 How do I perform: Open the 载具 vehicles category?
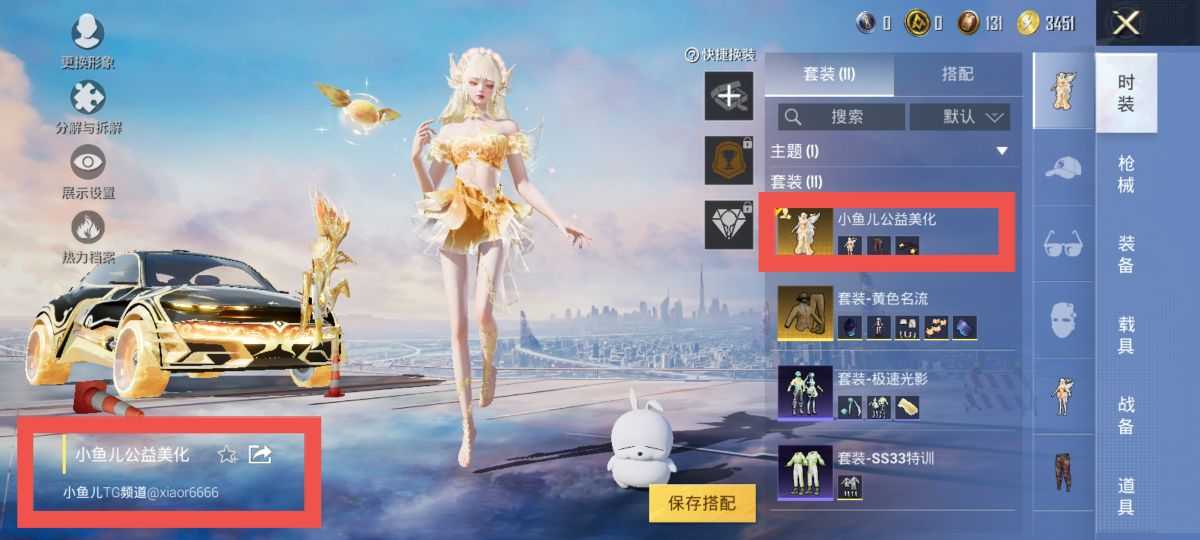point(1126,335)
